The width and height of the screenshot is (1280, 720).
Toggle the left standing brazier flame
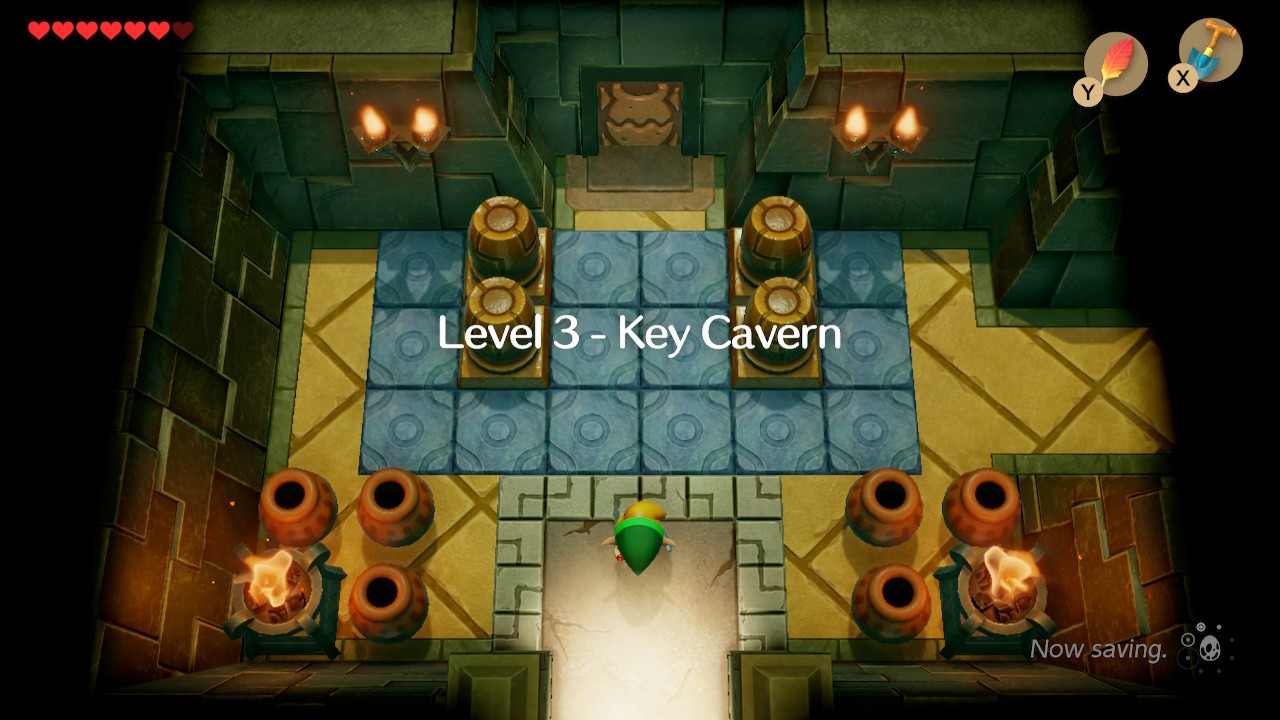pos(273,580)
